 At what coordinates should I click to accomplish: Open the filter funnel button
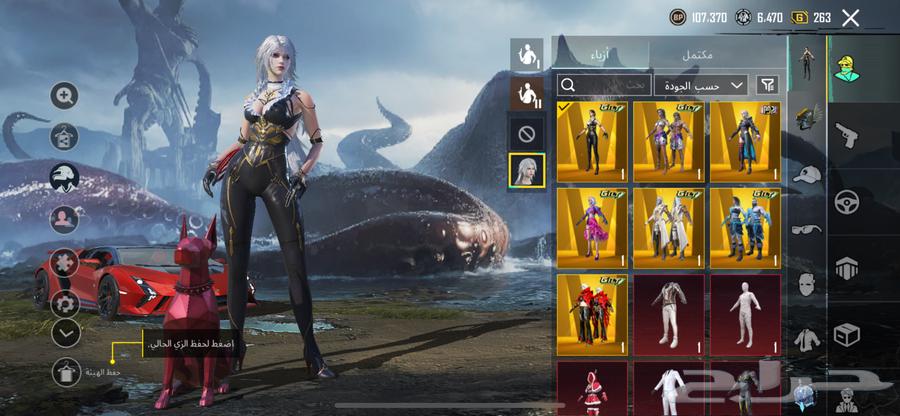(x=768, y=85)
